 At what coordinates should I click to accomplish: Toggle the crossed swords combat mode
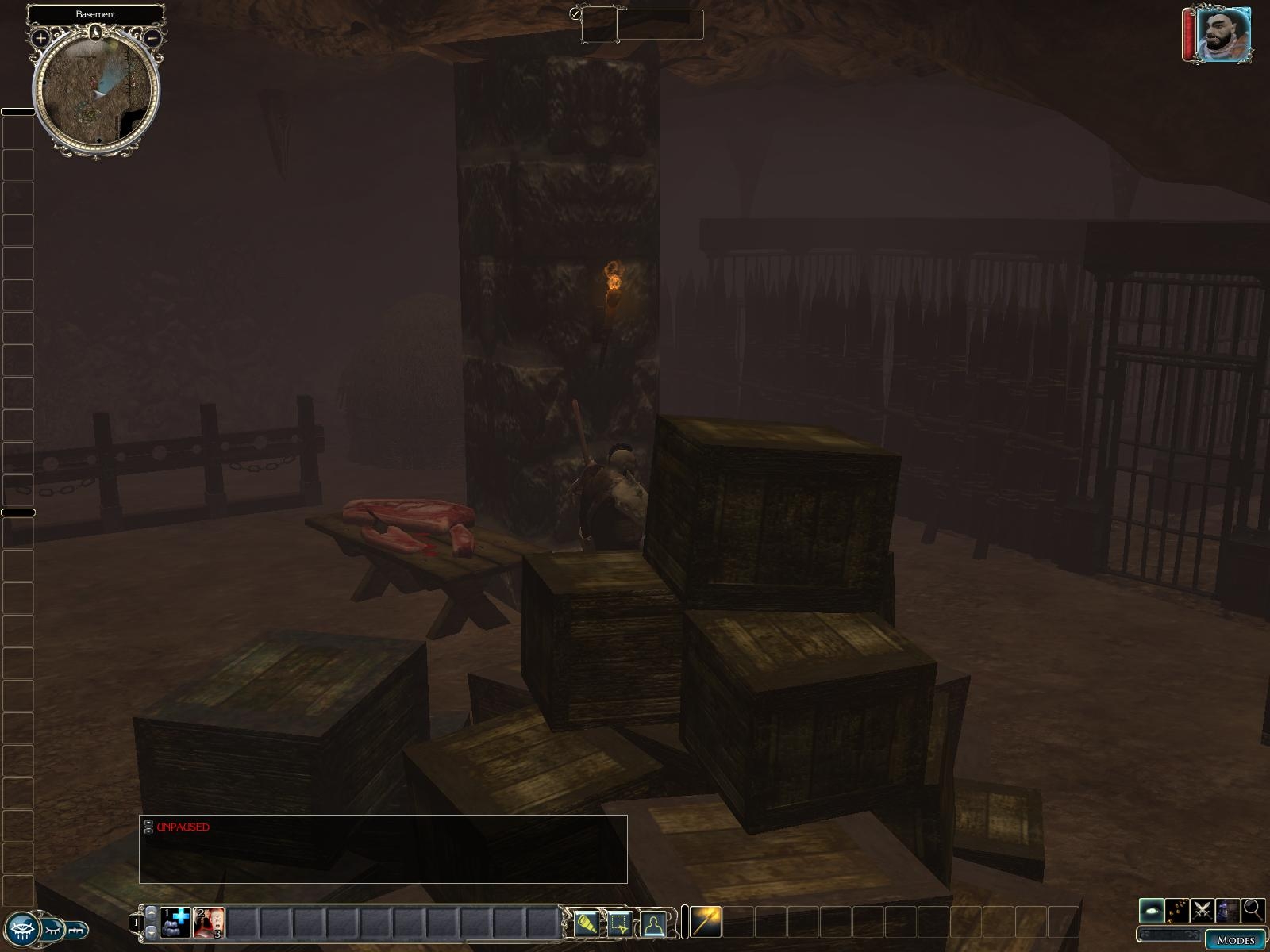(1203, 909)
